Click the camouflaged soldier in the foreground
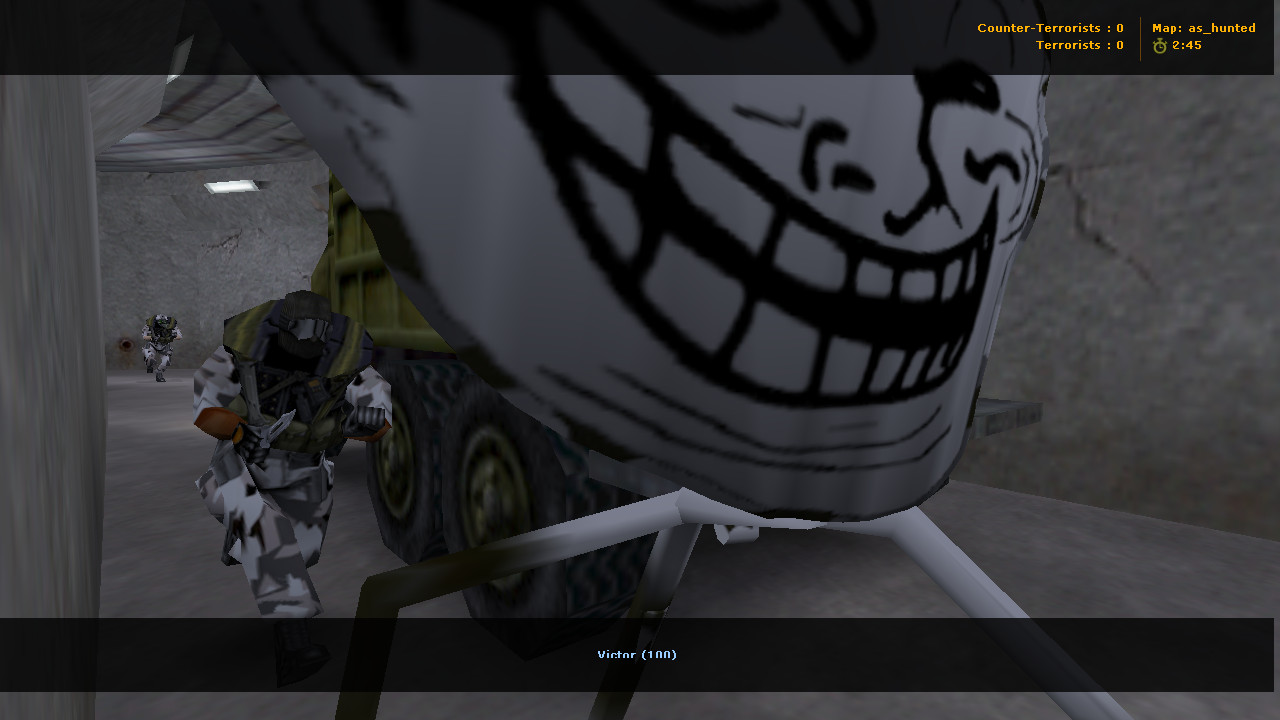The image size is (1280, 720). (x=290, y=430)
